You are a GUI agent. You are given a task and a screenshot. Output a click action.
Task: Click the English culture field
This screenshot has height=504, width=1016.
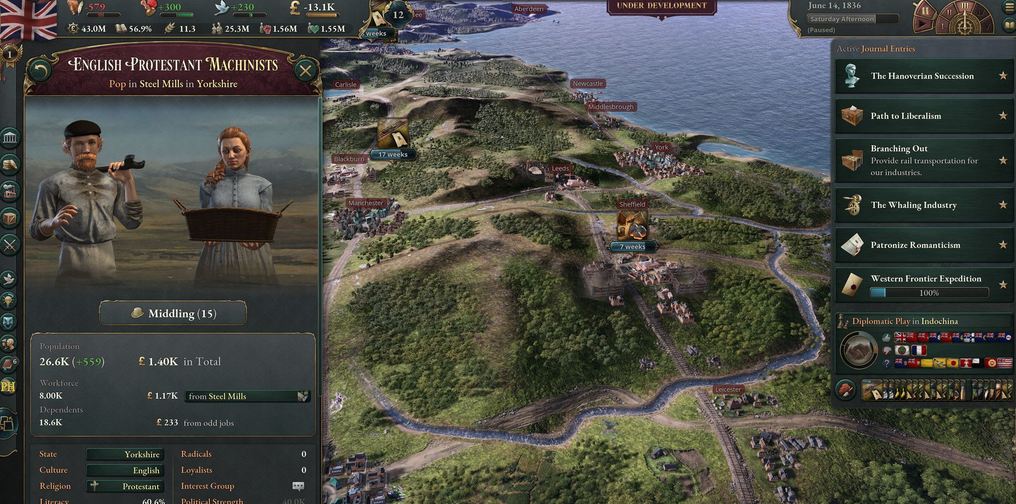click(x=124, y=470)
